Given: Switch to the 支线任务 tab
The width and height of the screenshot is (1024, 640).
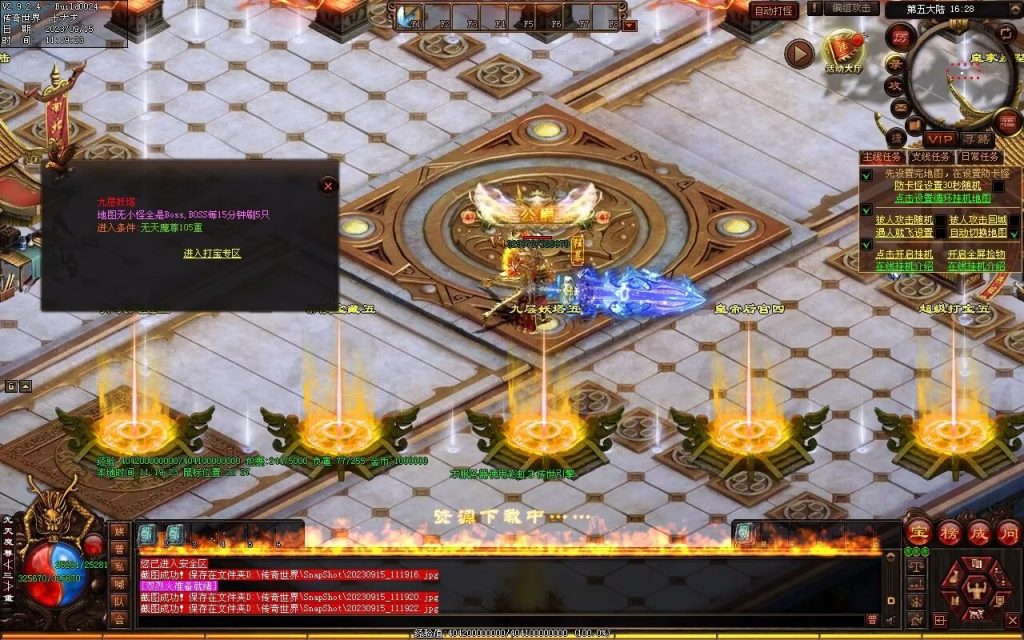Looking at the screenshot, I should [x=930, y=157].
